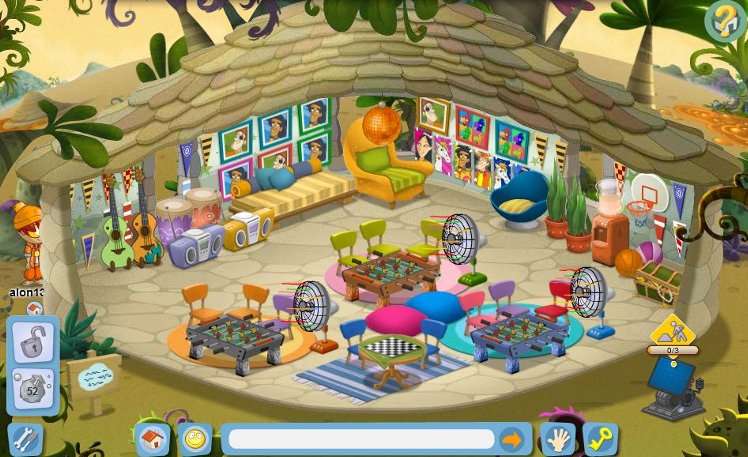Click the small house badge under the player name
Image resolution: width=748 pixels, height=457 pixels.
pos(33,307)
